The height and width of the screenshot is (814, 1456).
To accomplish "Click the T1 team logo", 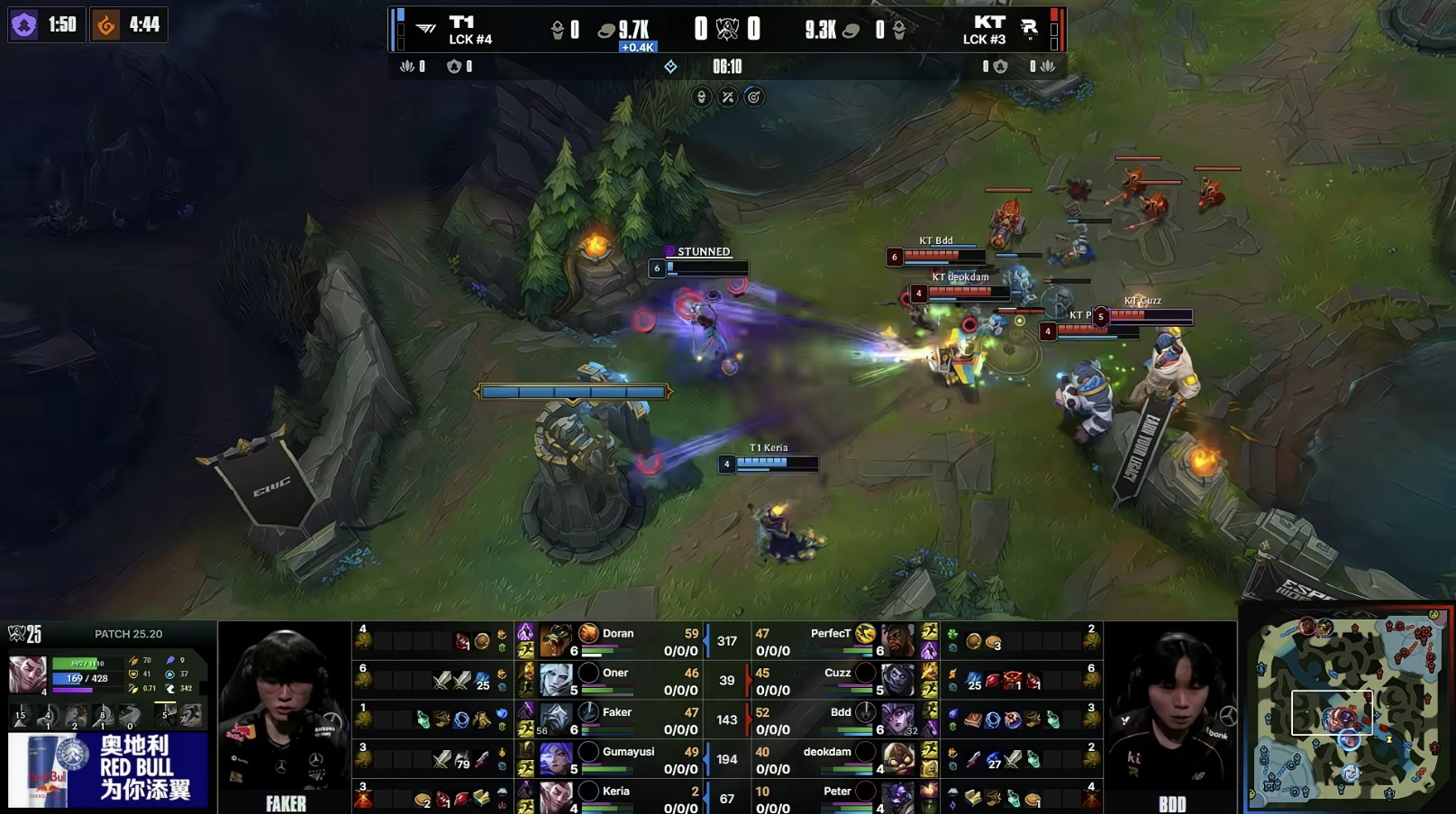I will click(426, 29).
